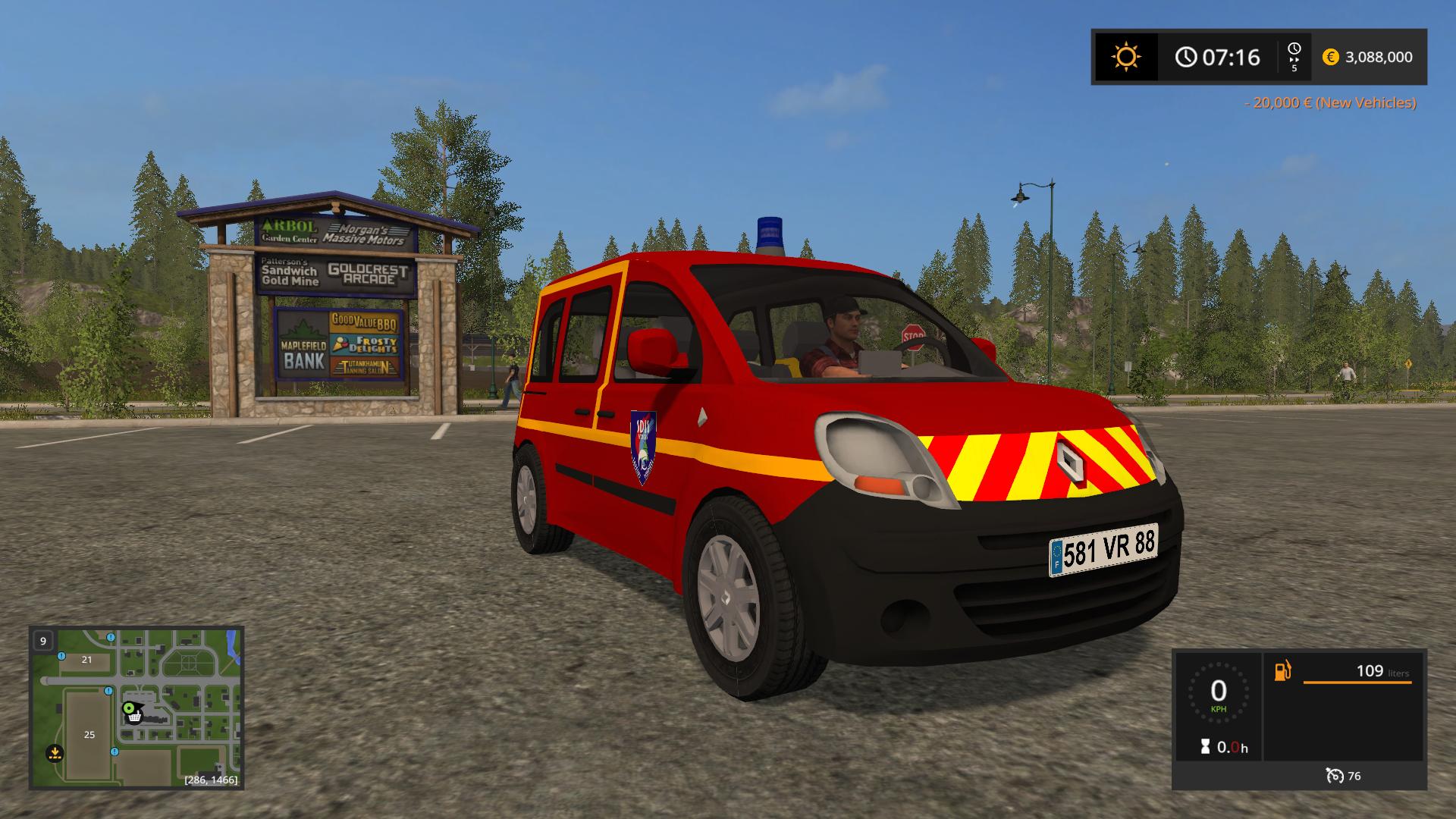Viewport: 1456px width, 819px height.
Task: Select field 25 on the minimap
Action: click(89, 735)
